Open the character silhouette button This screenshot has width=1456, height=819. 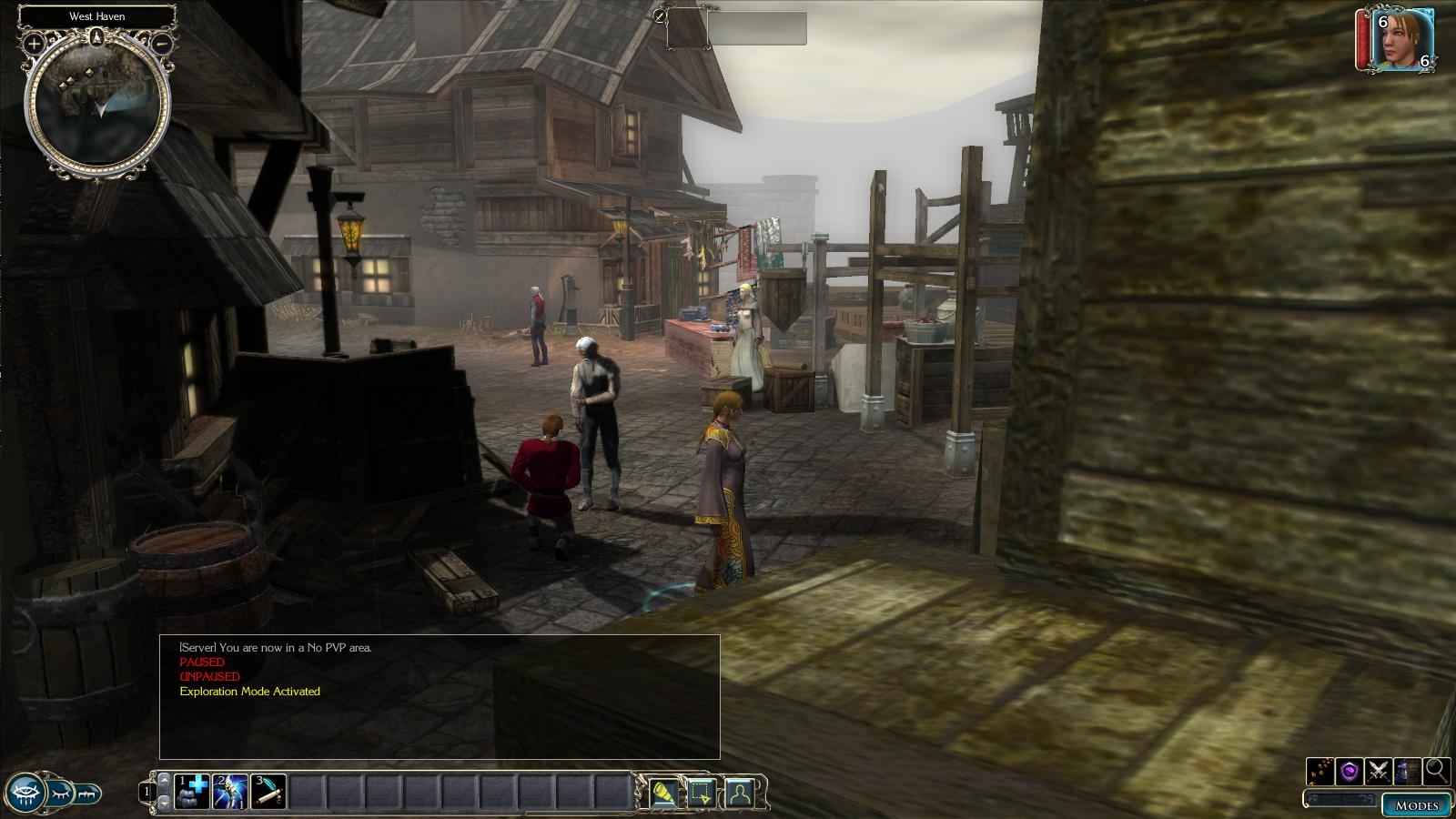tap(740, 794)
